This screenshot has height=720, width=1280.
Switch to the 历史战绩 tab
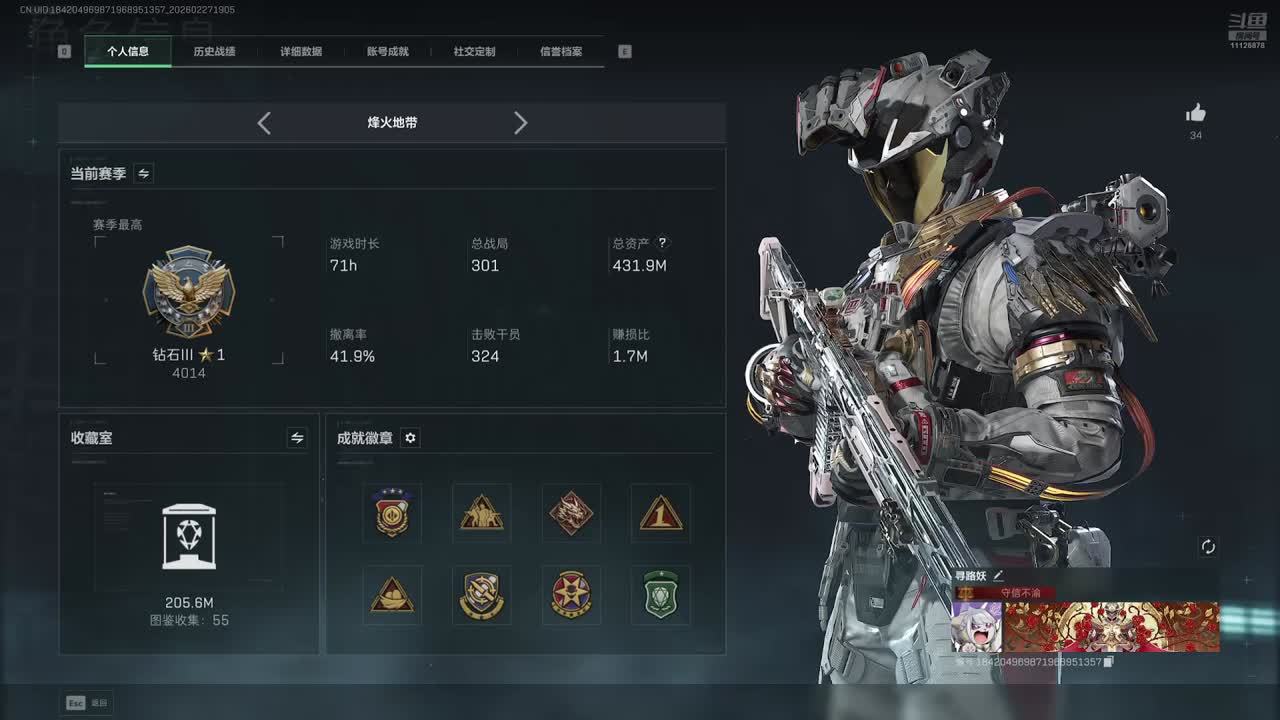tap(214, 51)
